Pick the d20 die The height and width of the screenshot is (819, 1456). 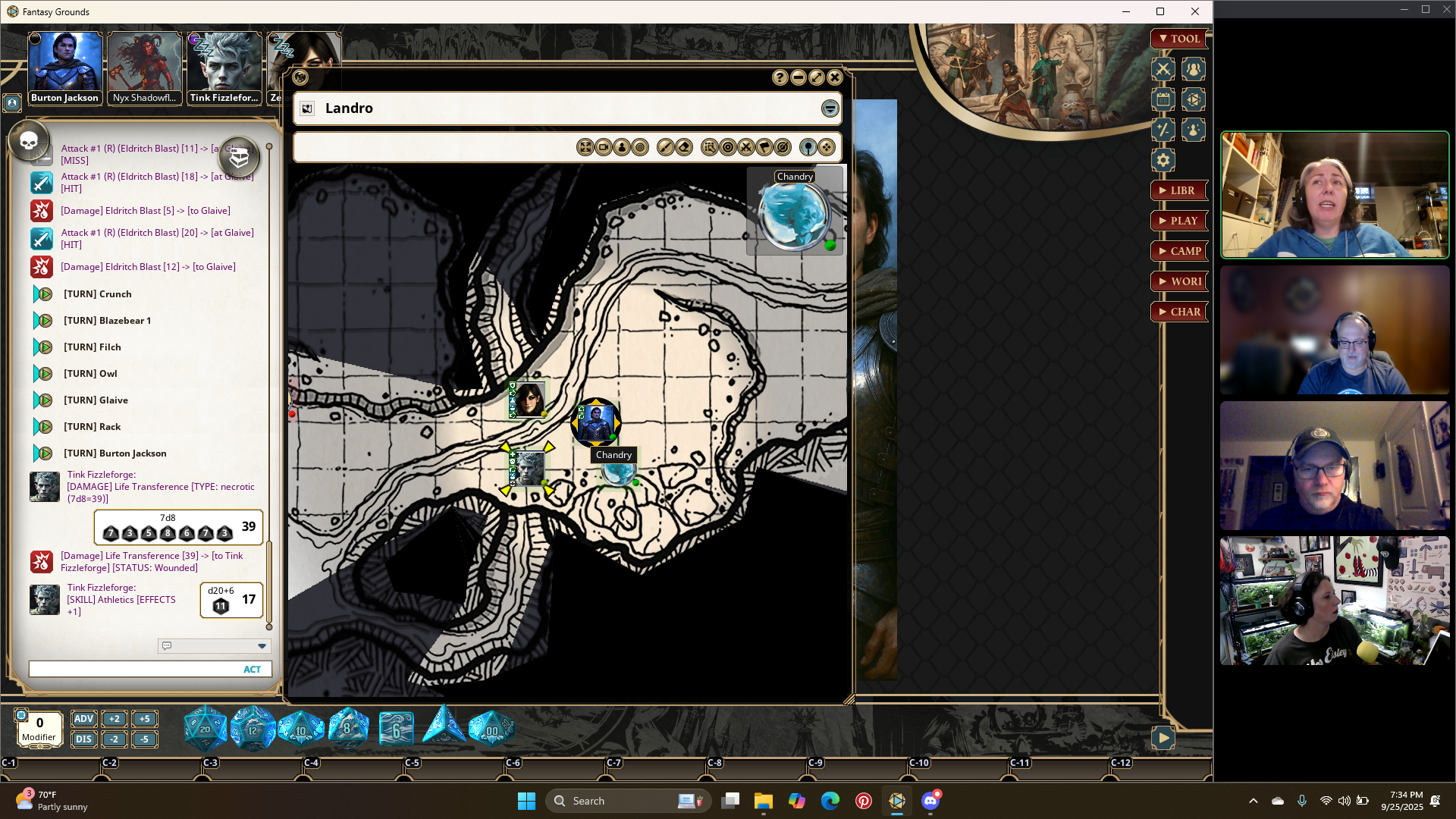205,729
